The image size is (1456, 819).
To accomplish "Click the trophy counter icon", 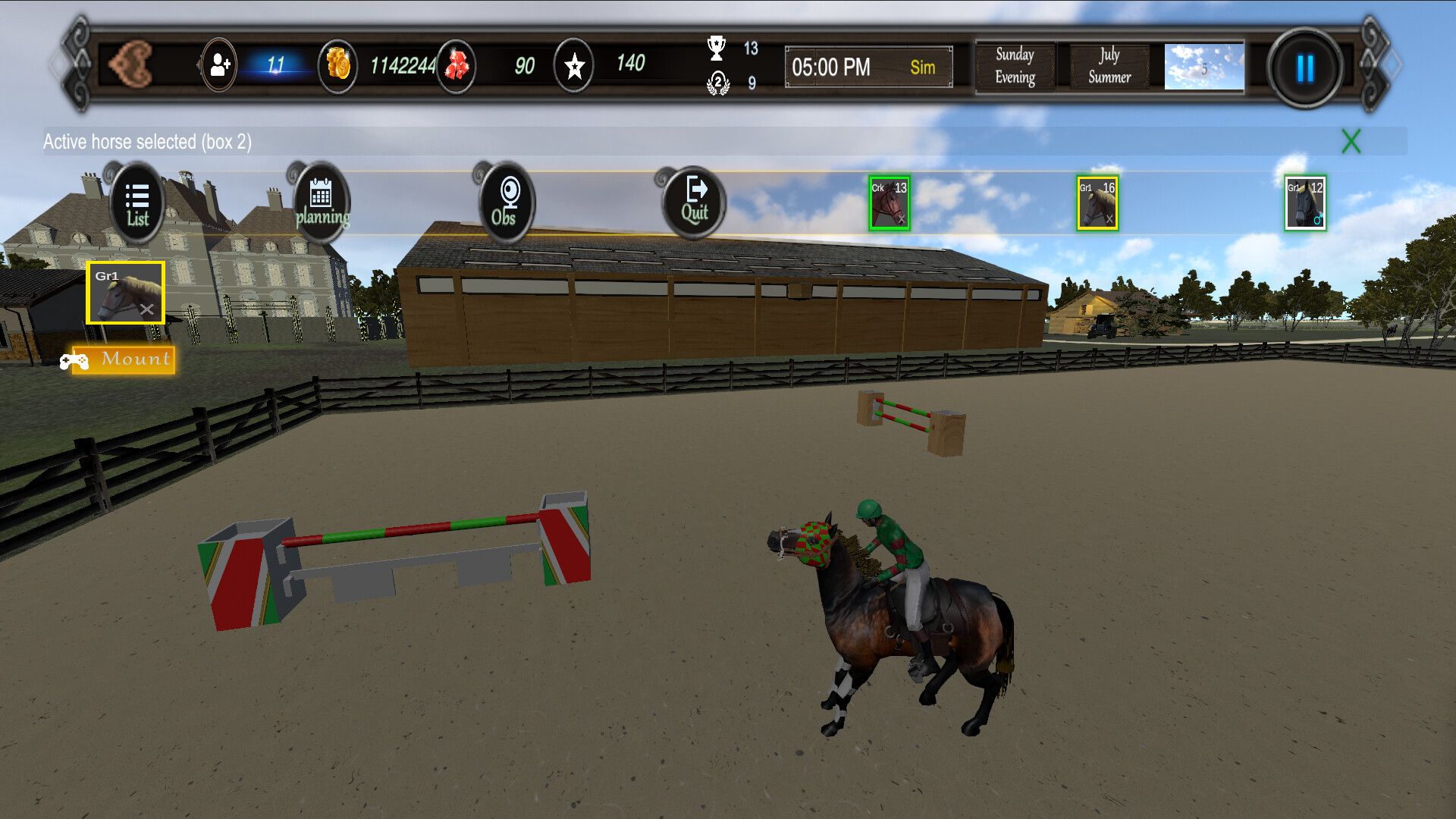I will pos(716,47).
